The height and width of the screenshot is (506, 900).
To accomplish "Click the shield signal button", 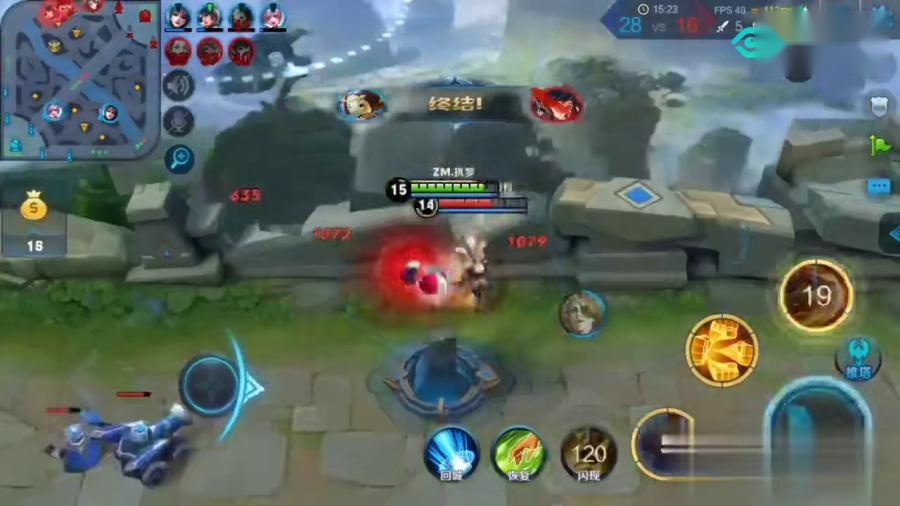I will coord(879,105).
